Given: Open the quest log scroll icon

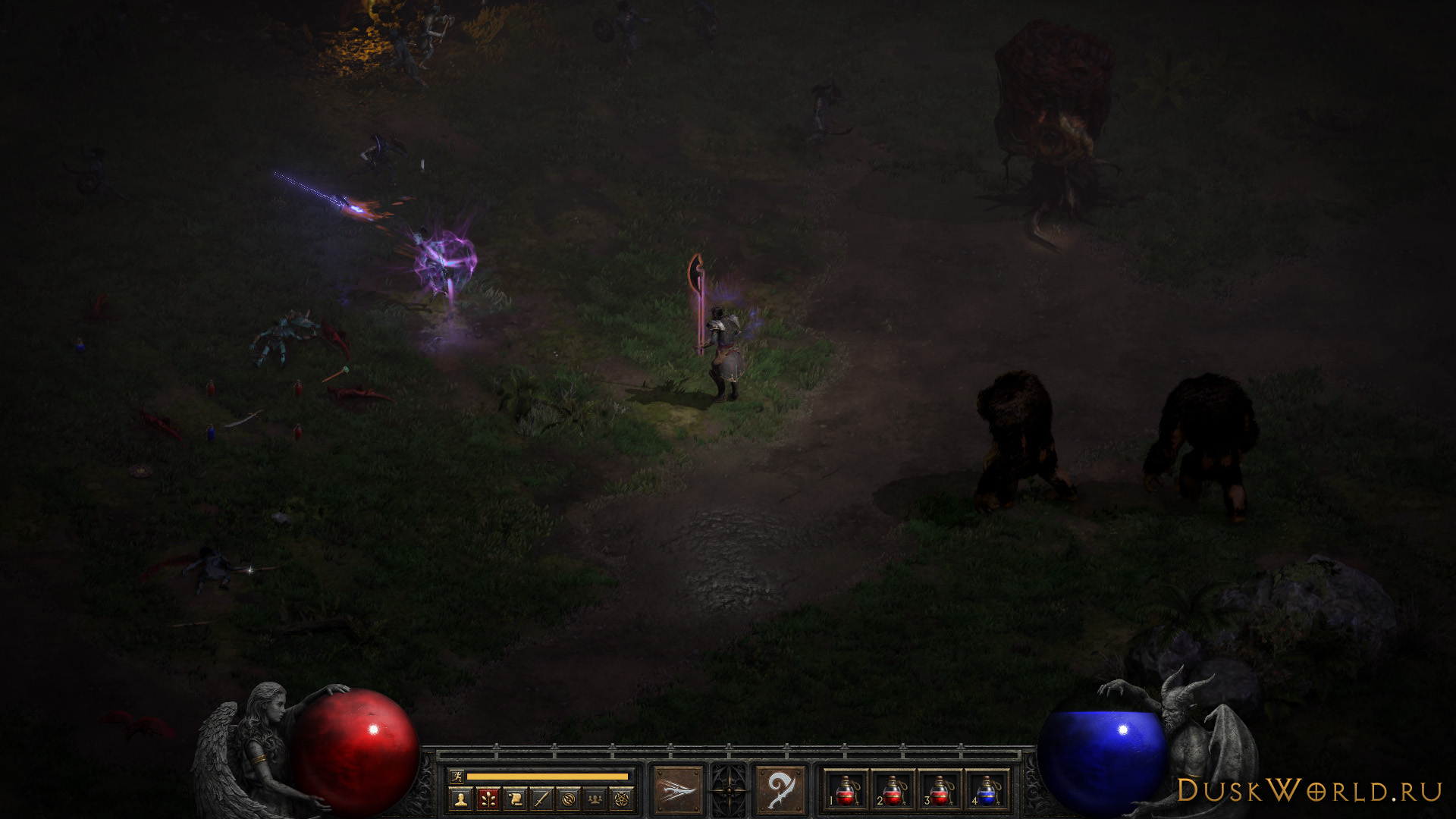Looking at the screenshot, I should (515, 799).
